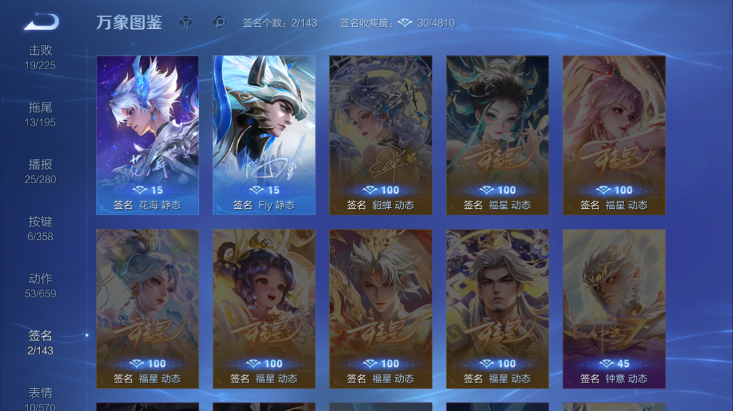Select the 播报 category tab
This screenshot has height=411, width=733.
40,171
